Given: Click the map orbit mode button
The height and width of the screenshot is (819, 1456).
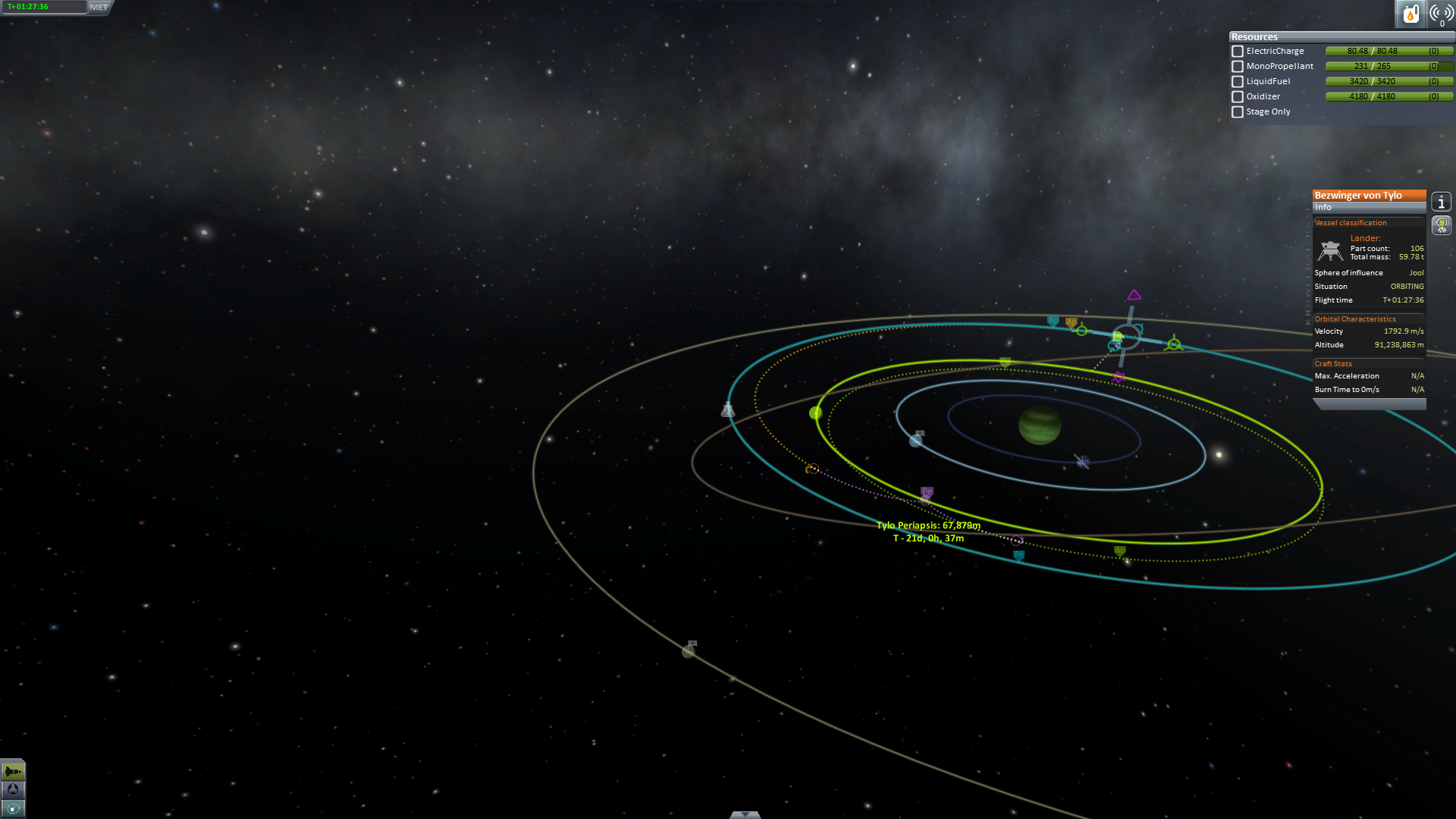Looking at the screenshot, I should [13, 808].
